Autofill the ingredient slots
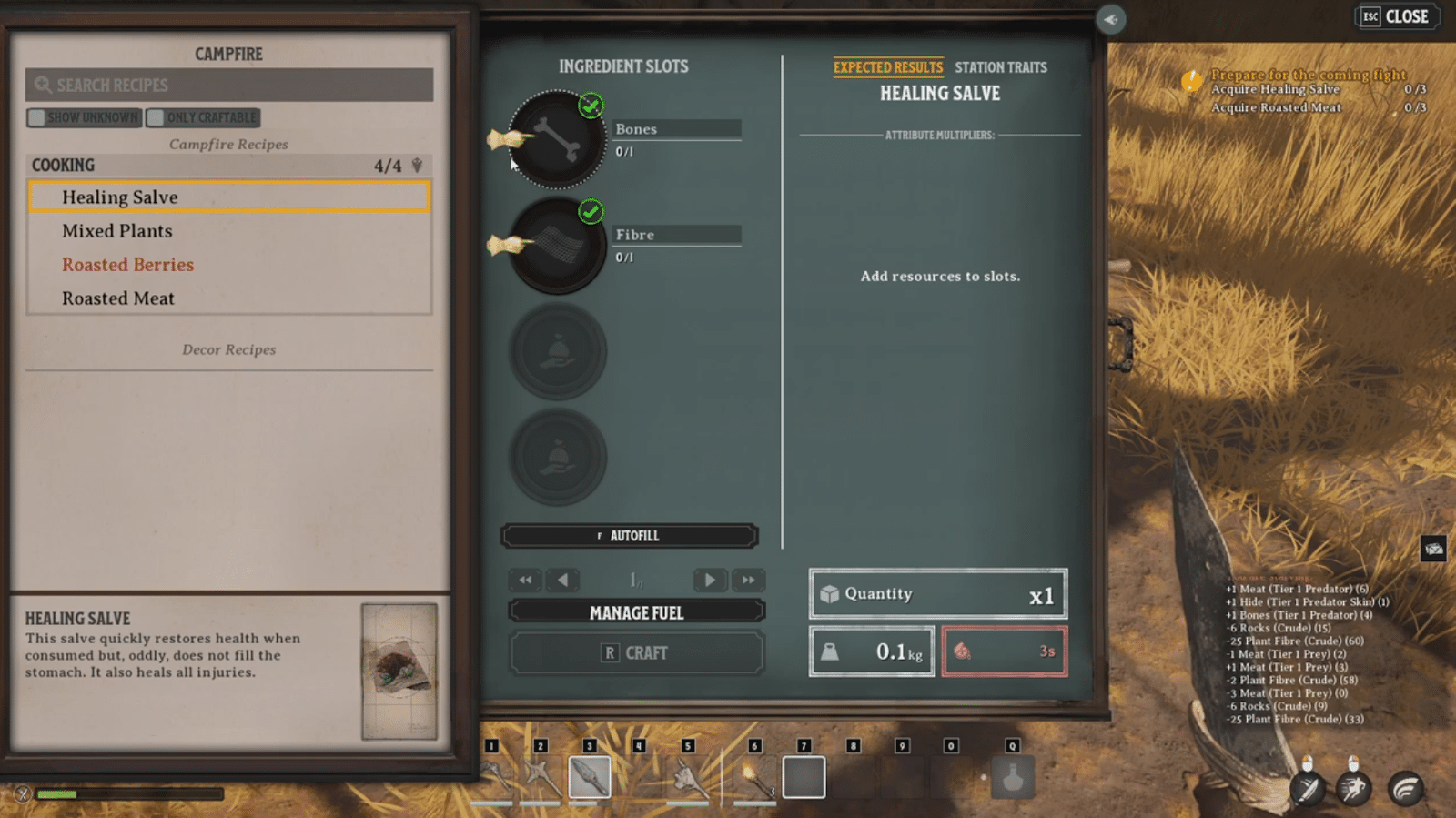1456x818 pixels. point(629,536)
